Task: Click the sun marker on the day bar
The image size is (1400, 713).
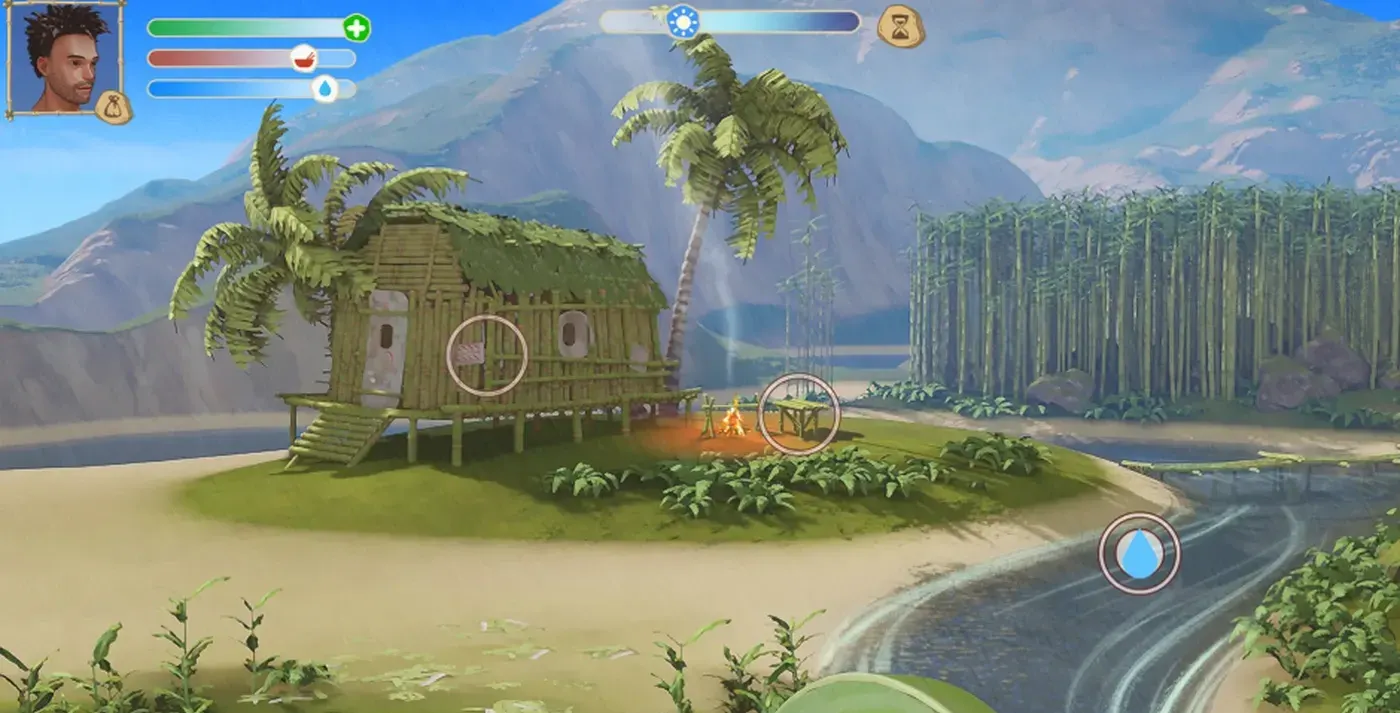Action: (x=685, y=21)
